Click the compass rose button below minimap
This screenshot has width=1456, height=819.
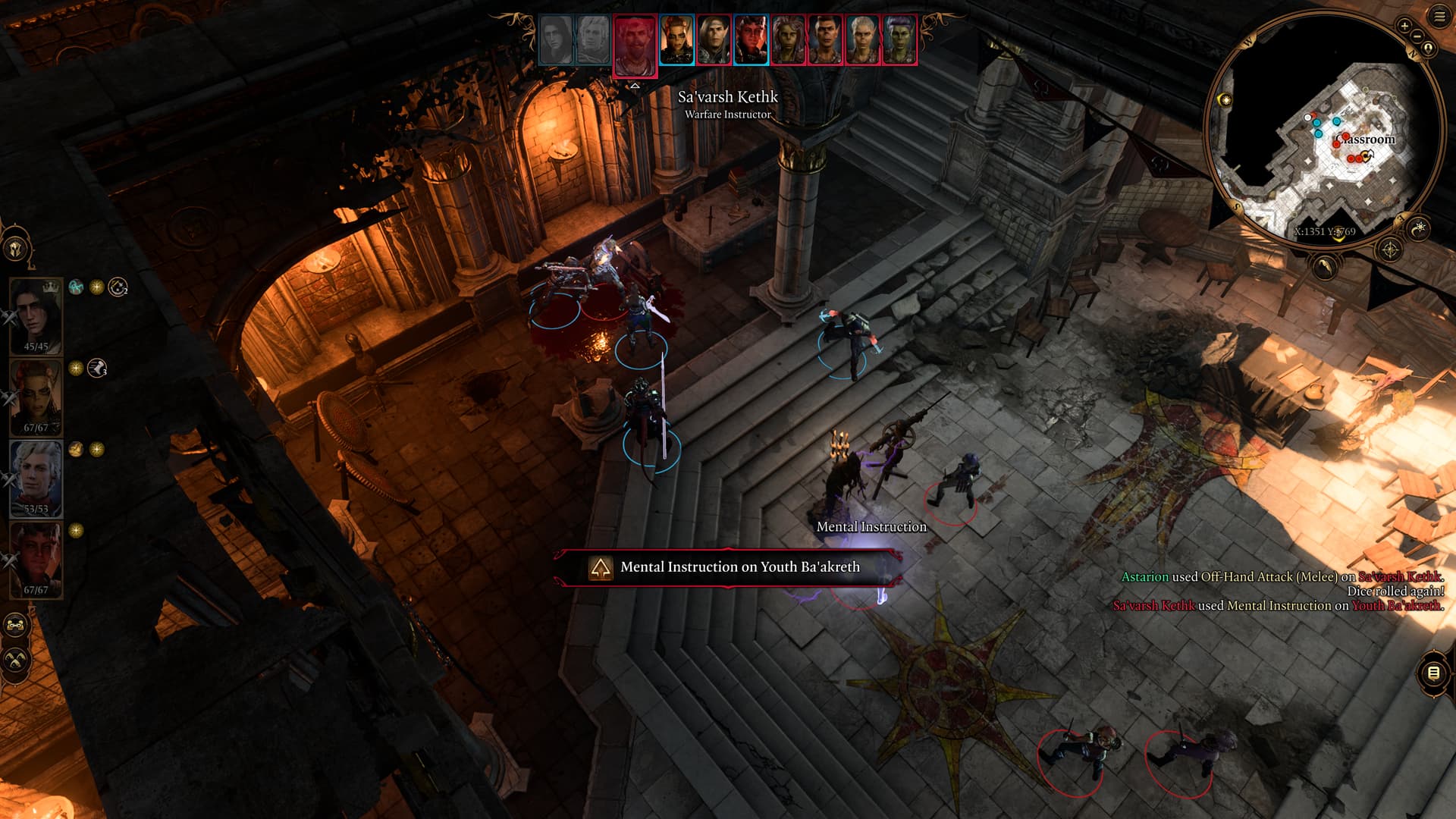1390,249
